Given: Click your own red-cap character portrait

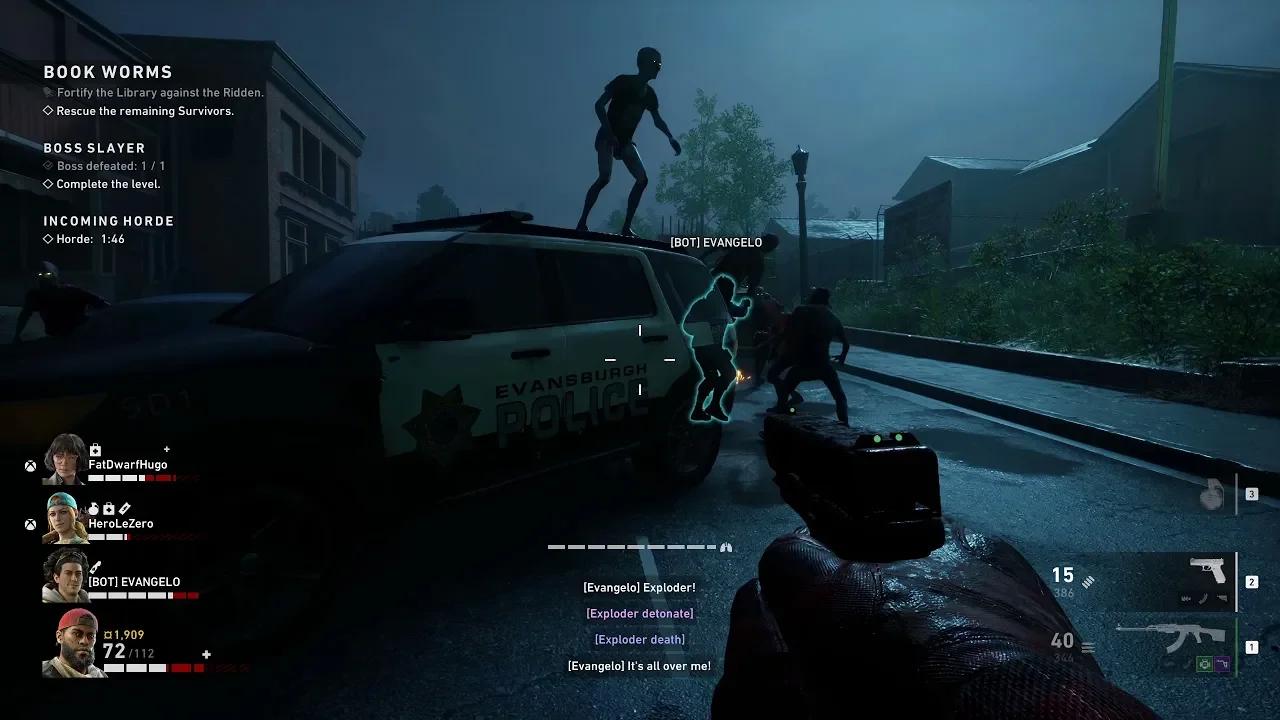Looking at the screenshot, I should tap(74, 644).
